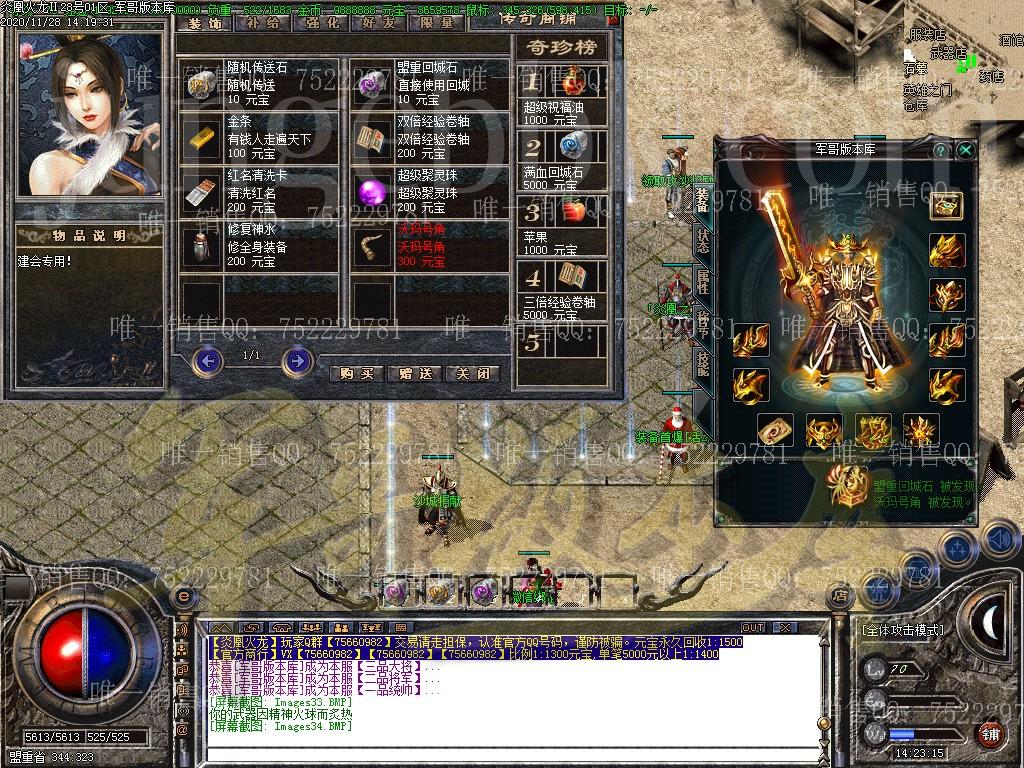Go to the next shop page arrow
The image size is (1024, 768).
click(x=297, y=359)
